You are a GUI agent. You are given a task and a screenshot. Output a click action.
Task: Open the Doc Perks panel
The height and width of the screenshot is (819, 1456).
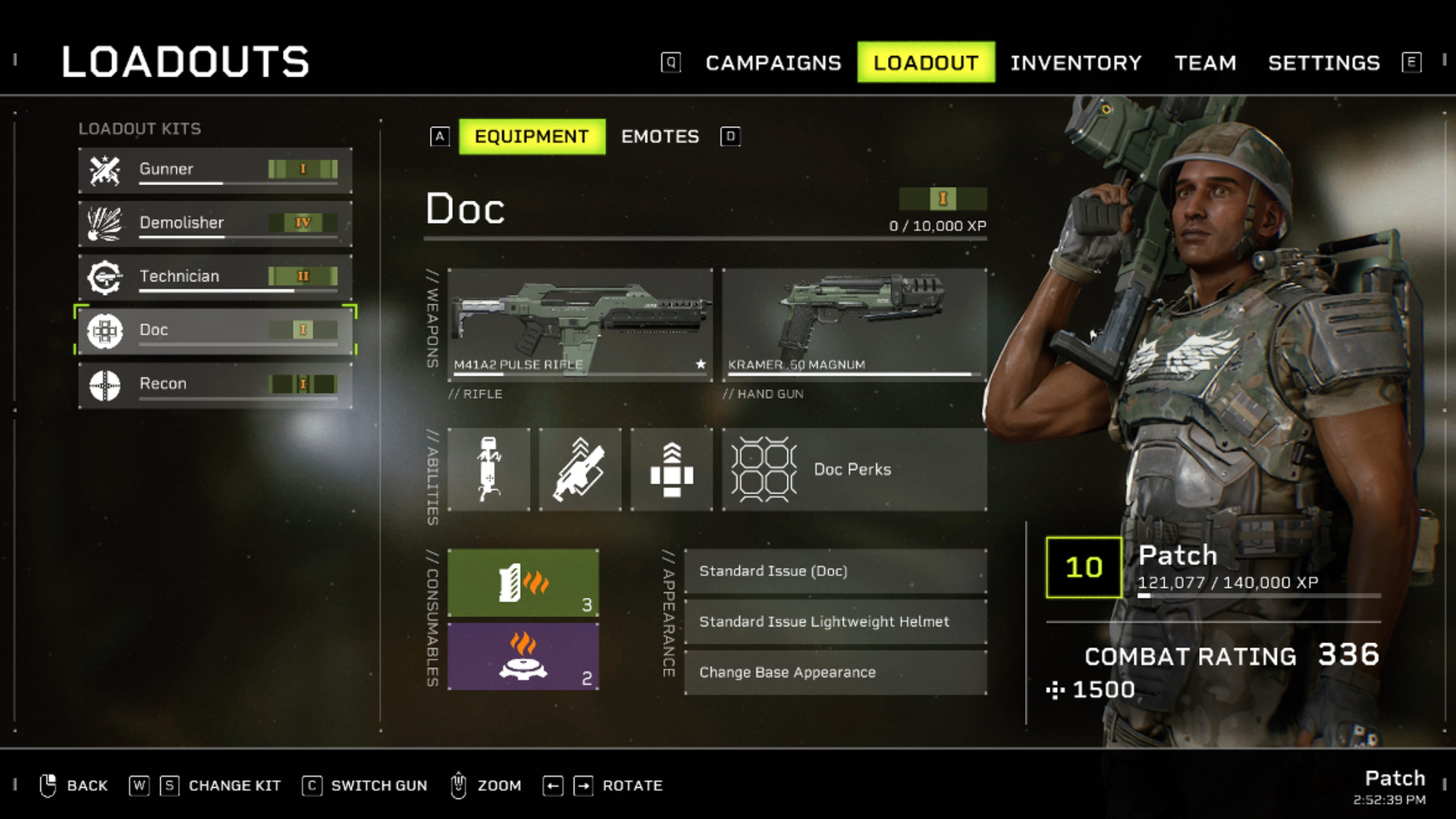coord(854,469)
